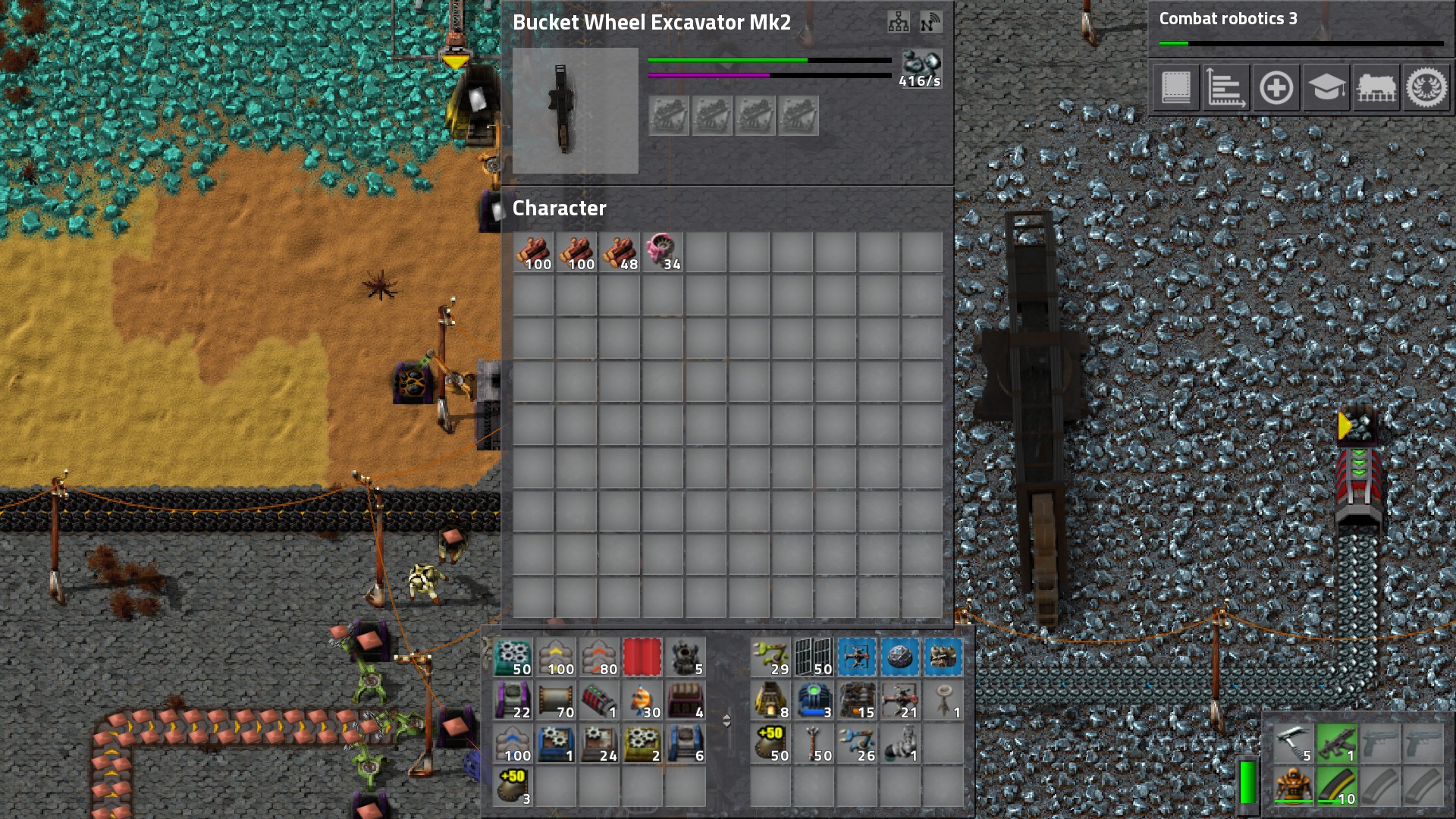Choose the red wire hotbar slot
The image size is (1456, 819).
coord(642,657)
